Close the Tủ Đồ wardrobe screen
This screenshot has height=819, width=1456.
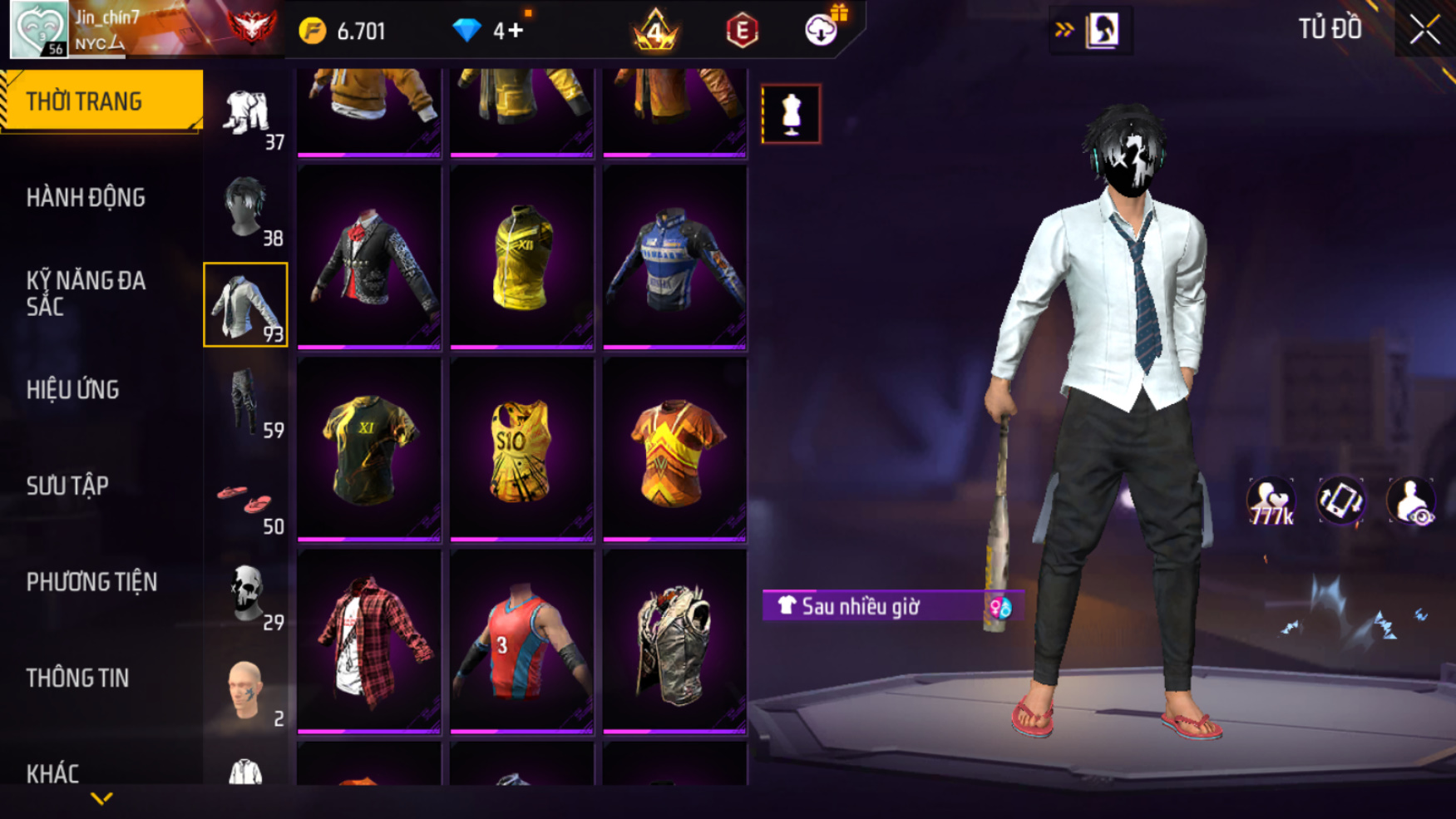1424,30
